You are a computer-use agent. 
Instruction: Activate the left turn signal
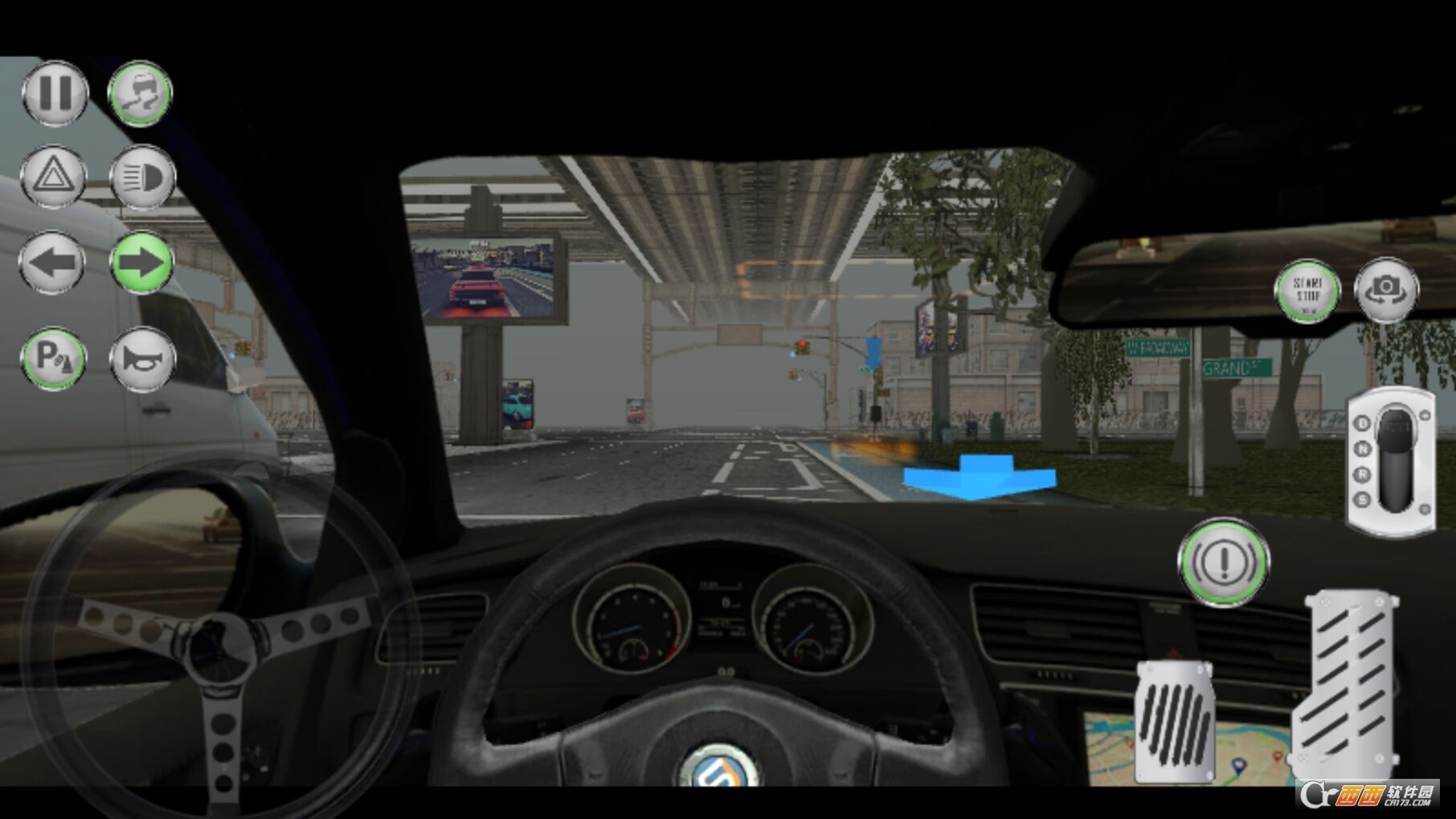[x=51, y=262]
